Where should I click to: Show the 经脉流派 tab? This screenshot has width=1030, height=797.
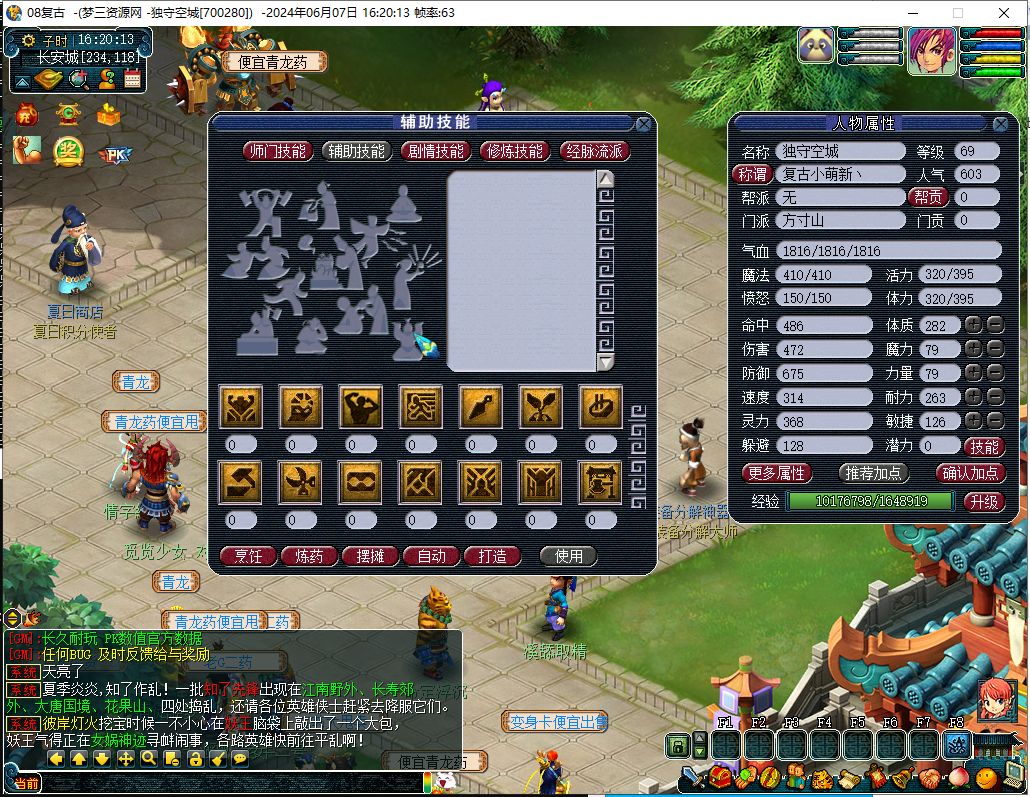pyautogui.click(x=595, y=151)
